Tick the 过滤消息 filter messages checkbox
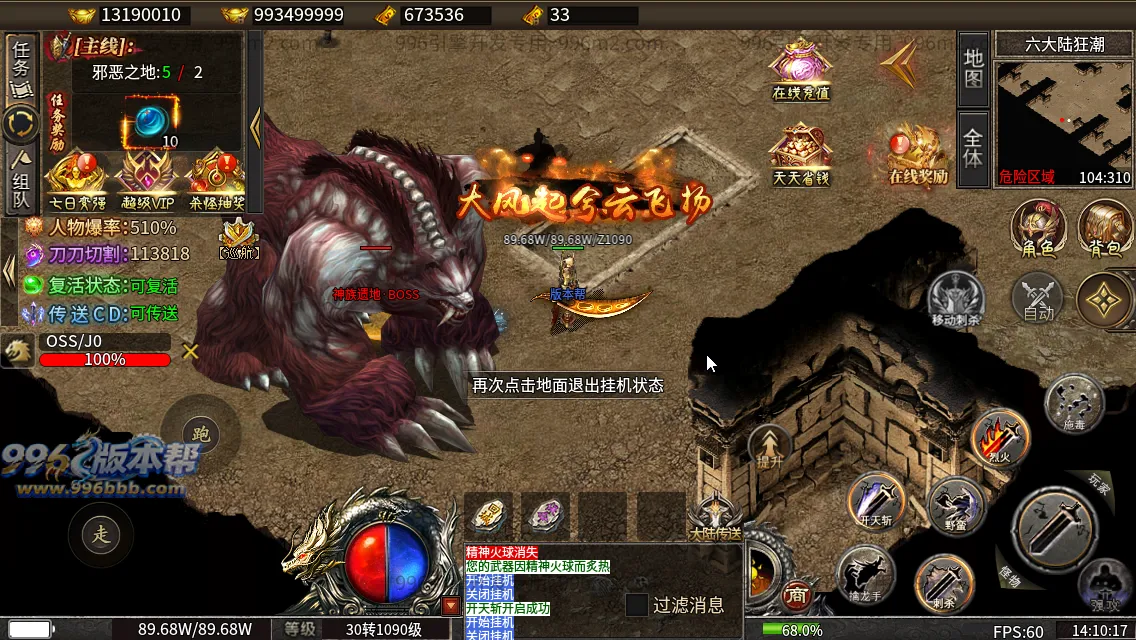 (x=637, y=605)
